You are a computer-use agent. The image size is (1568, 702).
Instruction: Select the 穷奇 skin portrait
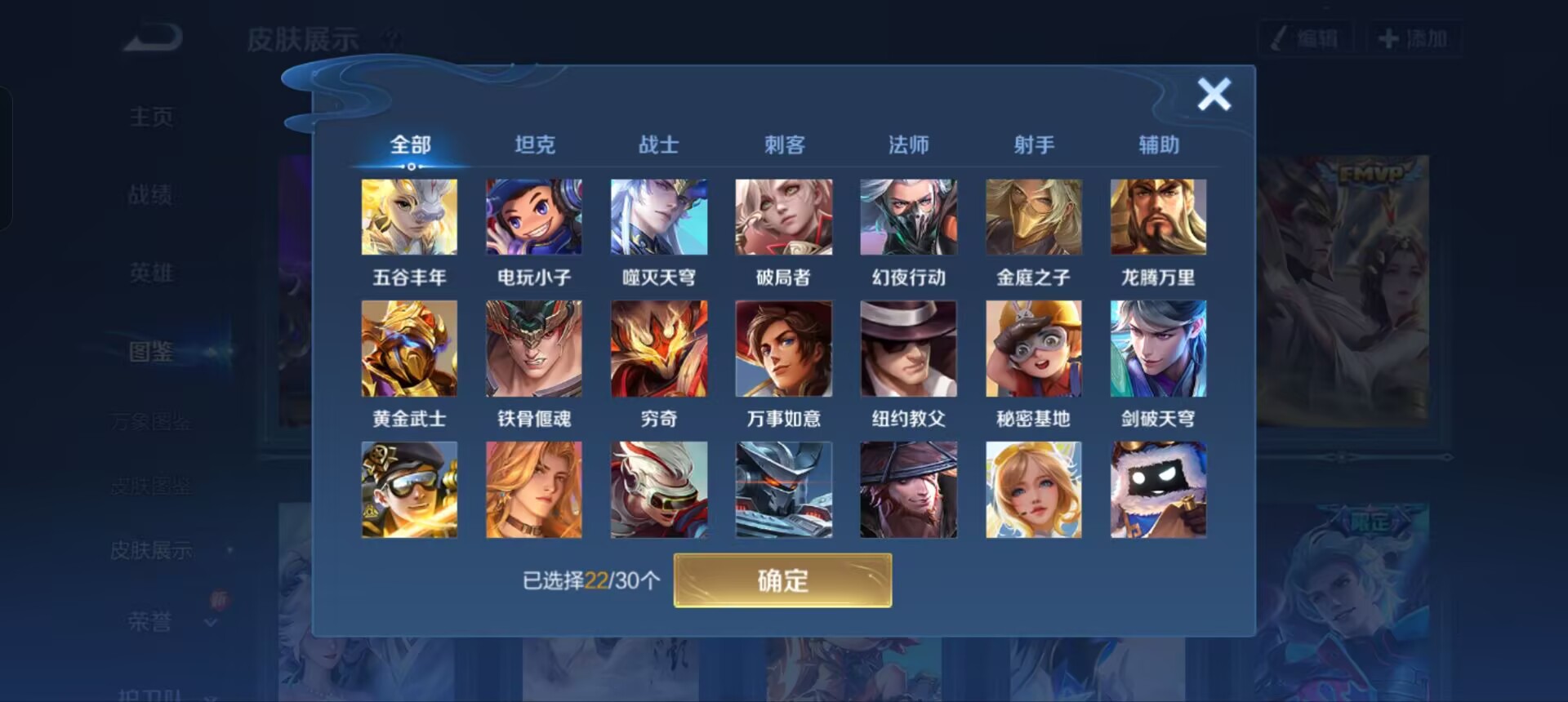pyautogui.click(x=659, y=349)
